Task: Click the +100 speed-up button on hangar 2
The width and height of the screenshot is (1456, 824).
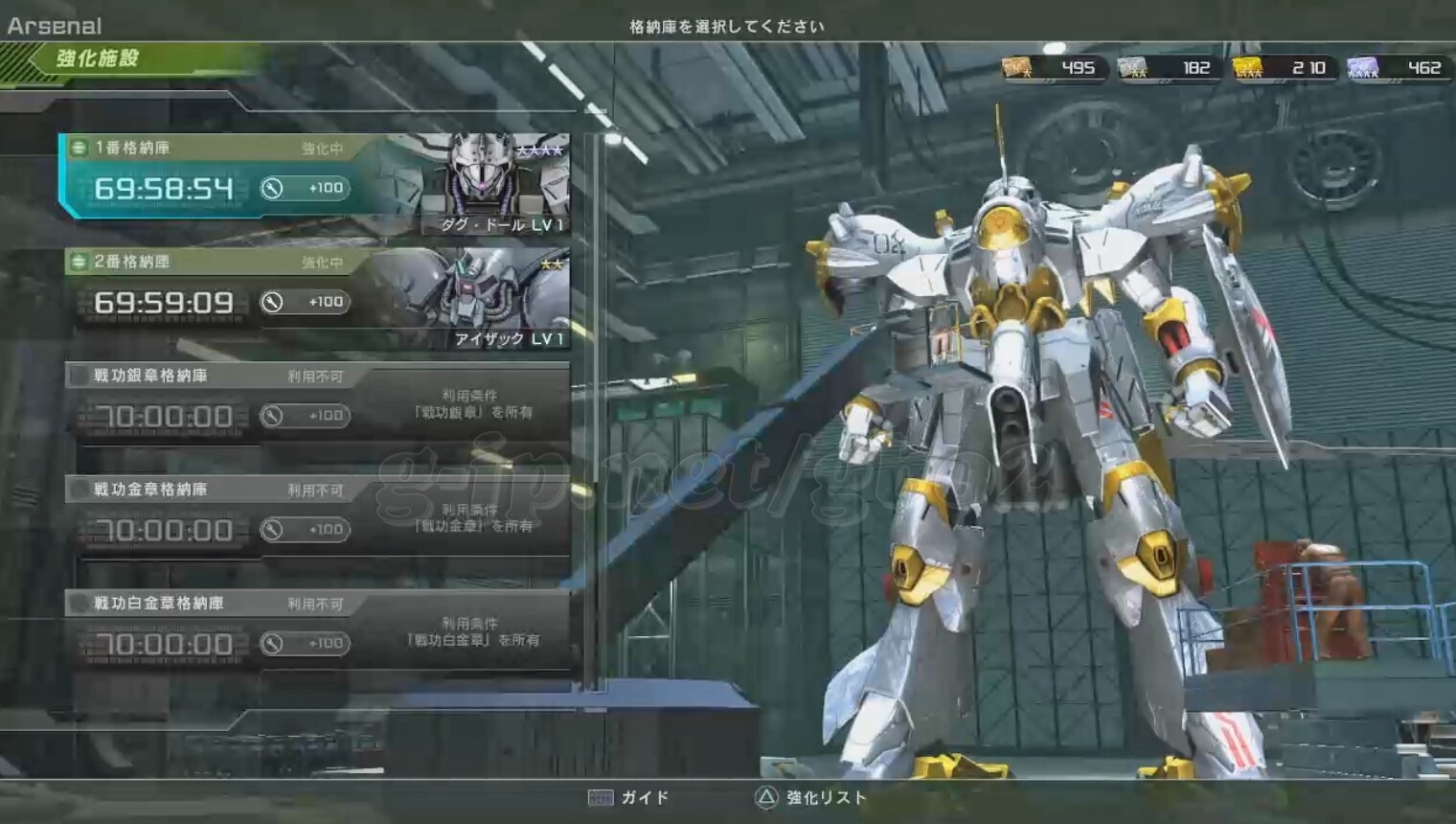Action: point(306,302)
